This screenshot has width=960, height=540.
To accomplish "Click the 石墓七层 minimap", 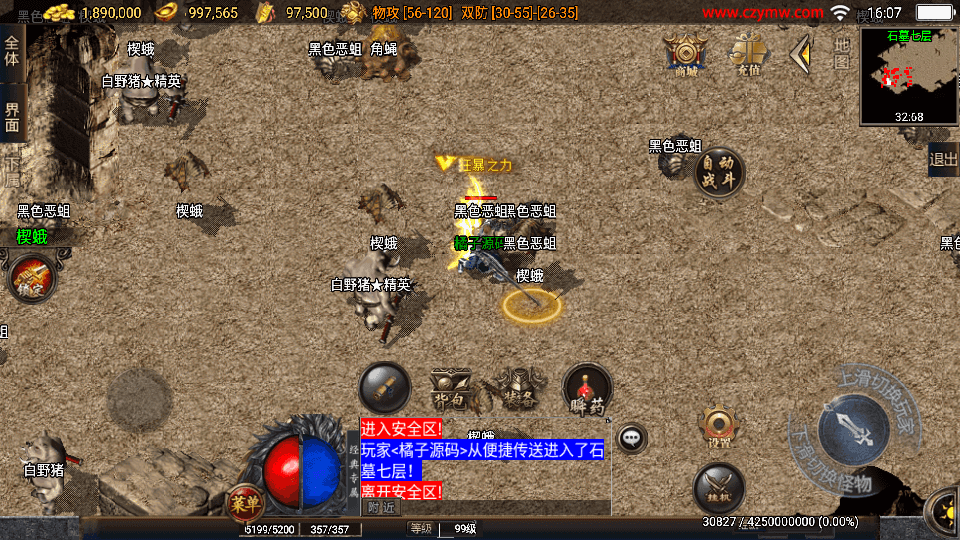I will click(x=909, y=77).
